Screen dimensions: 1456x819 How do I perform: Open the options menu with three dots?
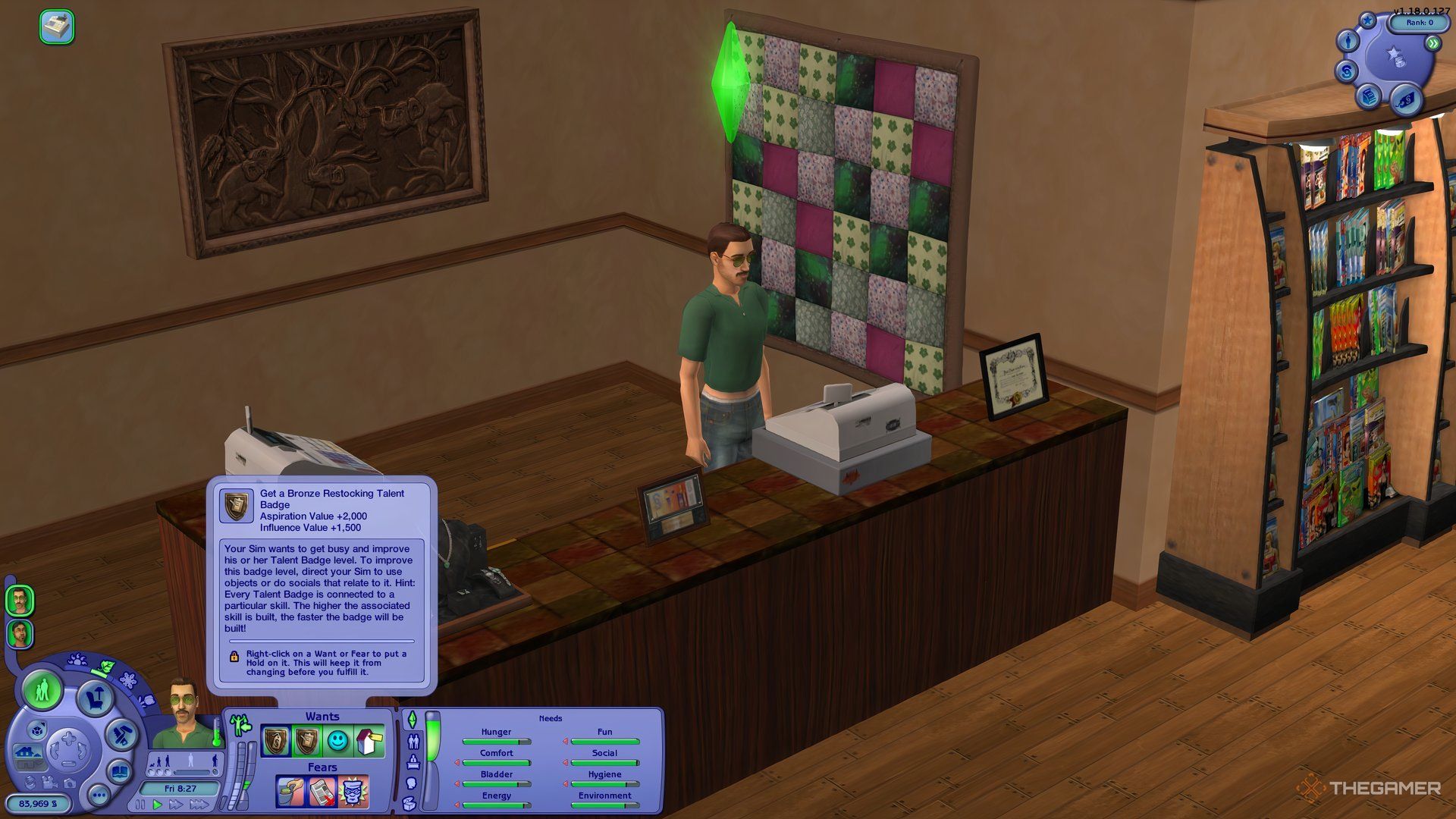click(99, 795)
